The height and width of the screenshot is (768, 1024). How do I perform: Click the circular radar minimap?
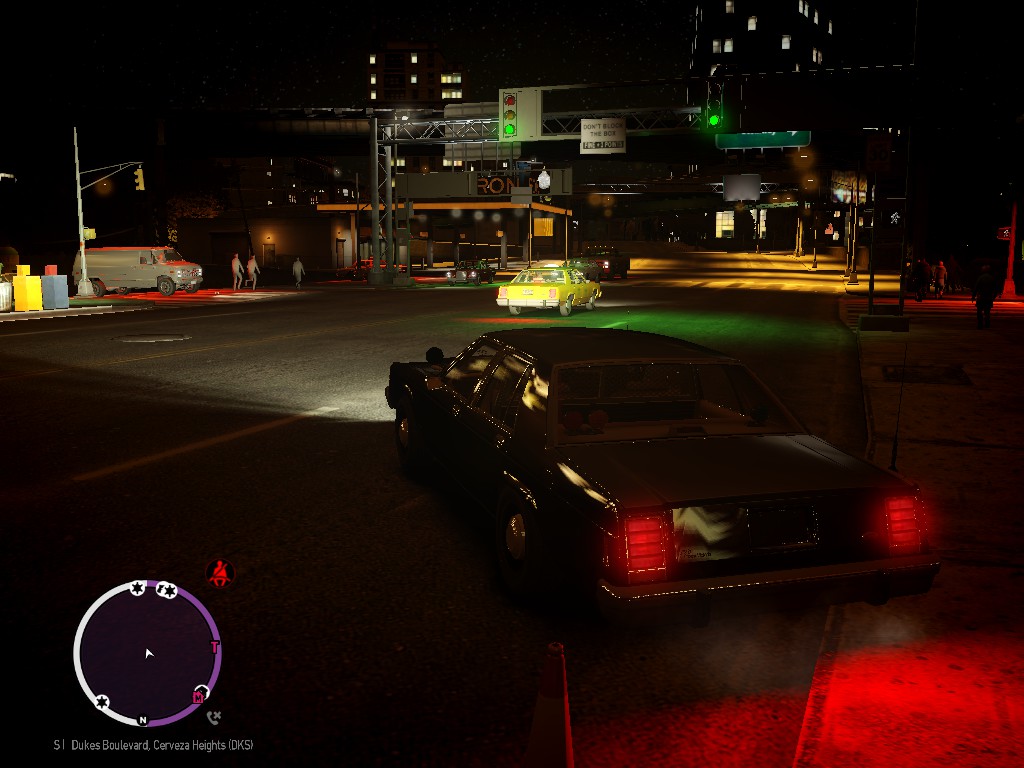click(147, 653)
